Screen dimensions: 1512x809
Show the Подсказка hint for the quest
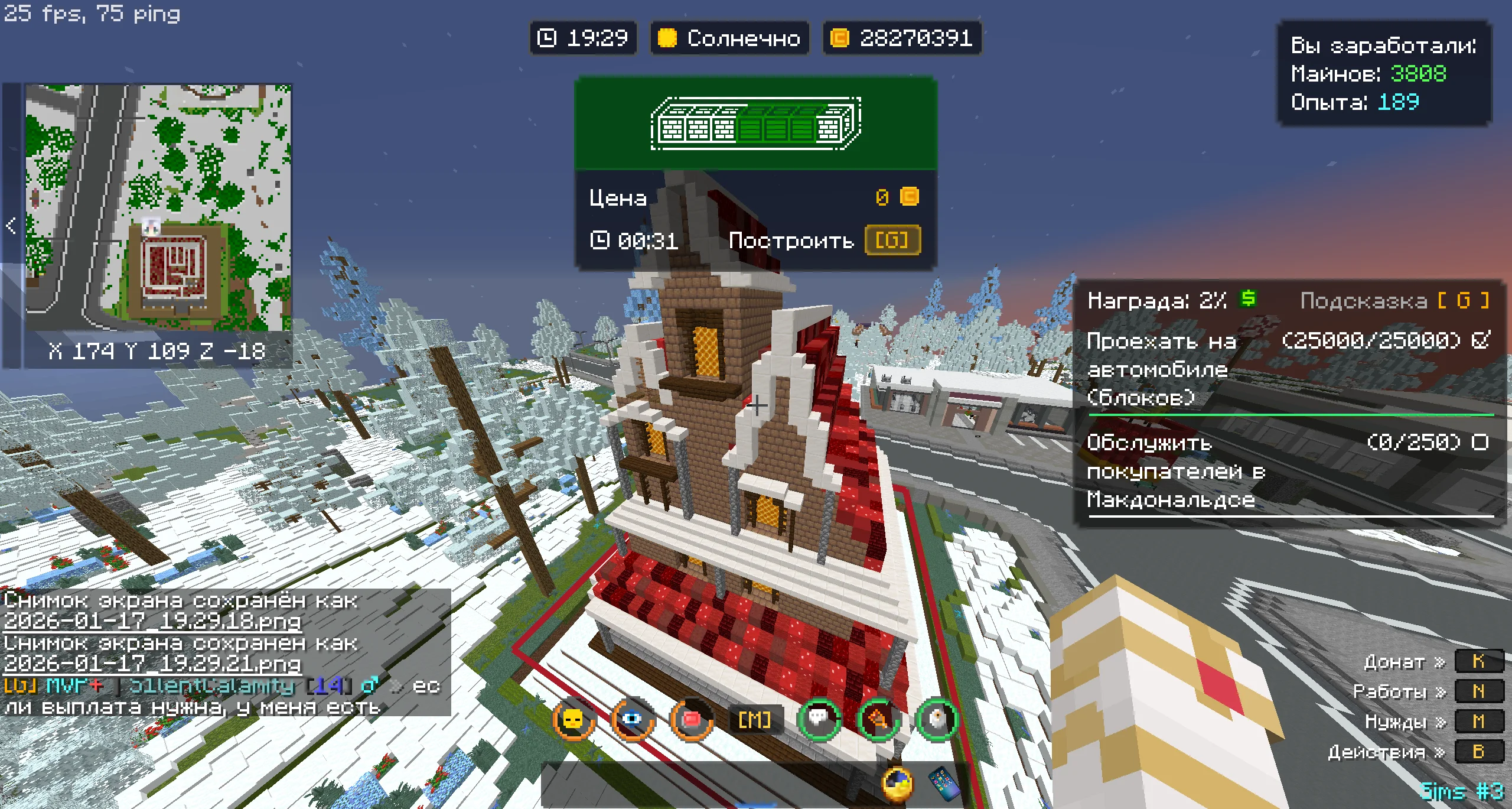point(1394,301)
